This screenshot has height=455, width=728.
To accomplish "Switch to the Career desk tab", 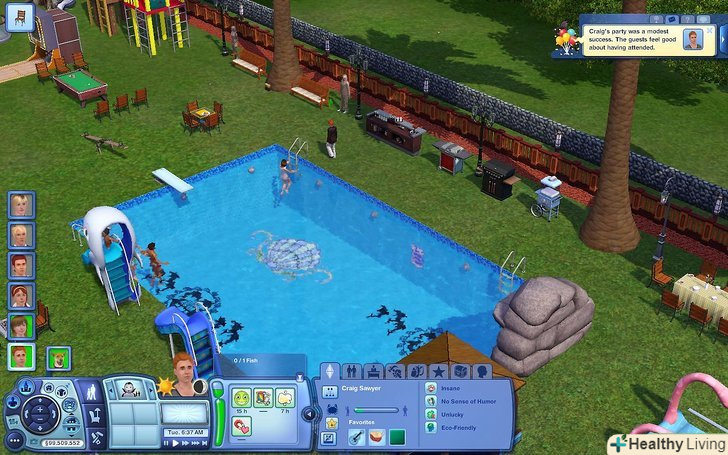I will (x=374, y=372).
